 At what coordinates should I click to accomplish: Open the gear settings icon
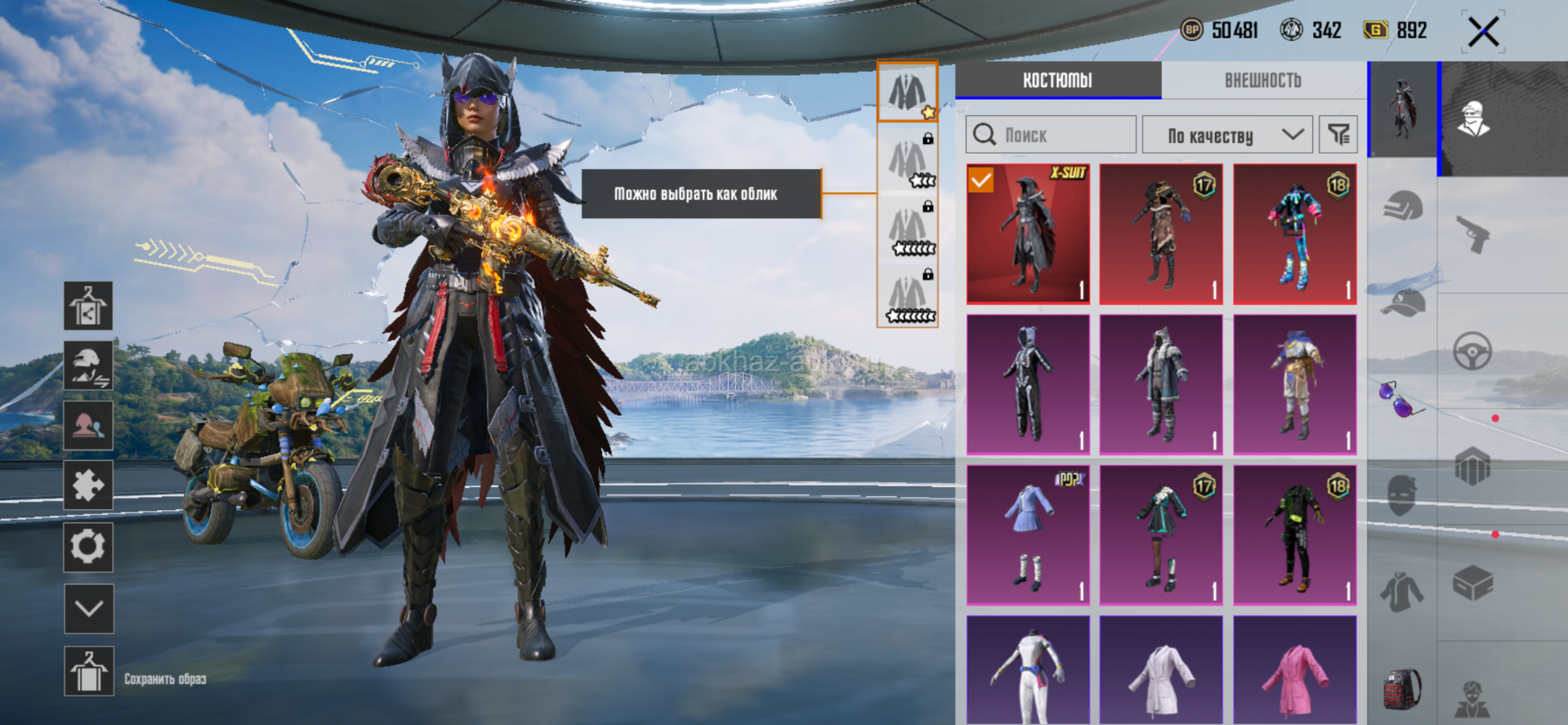tap(89, 547)
